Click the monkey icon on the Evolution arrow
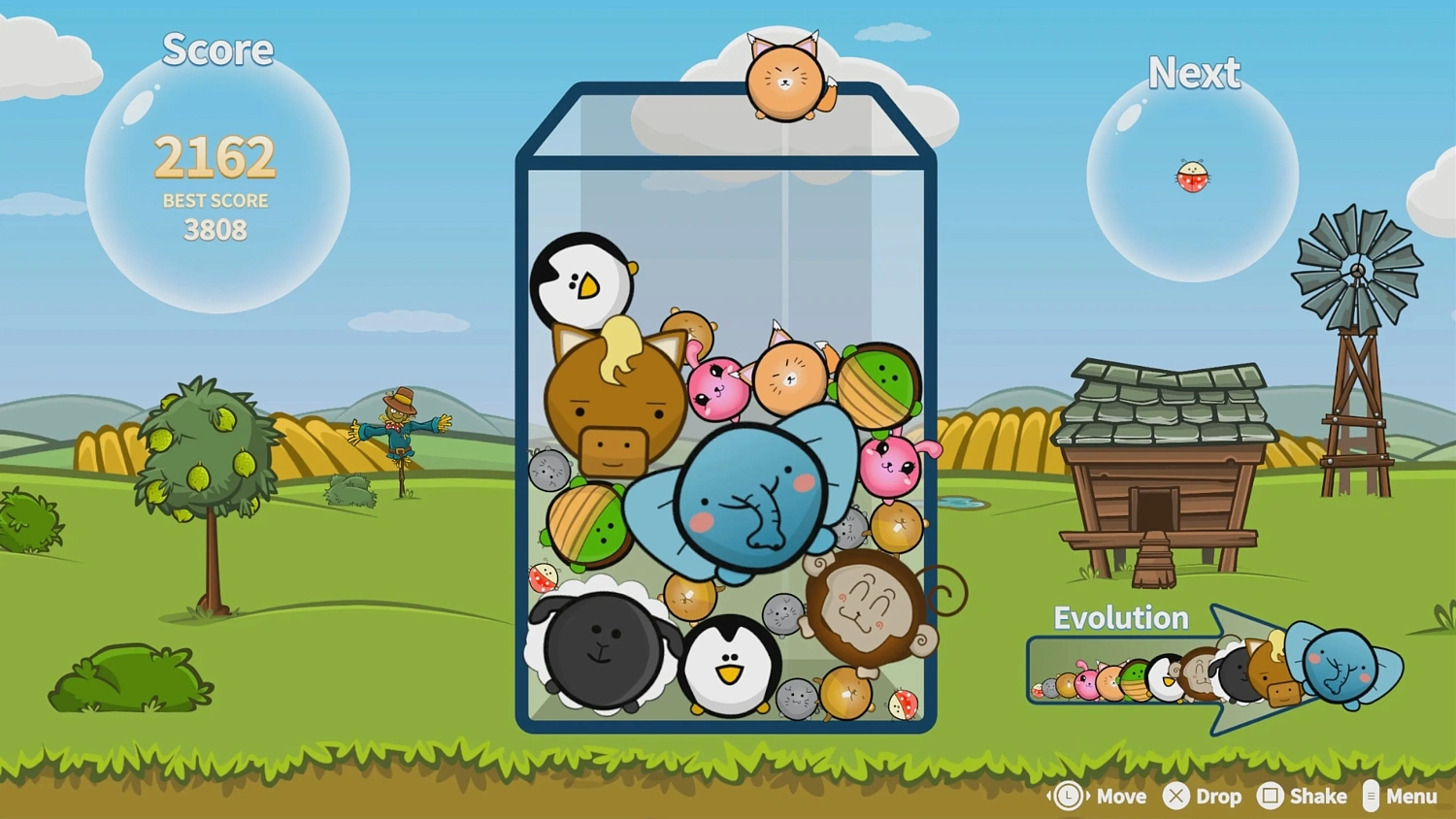The image size is (1456, 819). click(1201, 676)
